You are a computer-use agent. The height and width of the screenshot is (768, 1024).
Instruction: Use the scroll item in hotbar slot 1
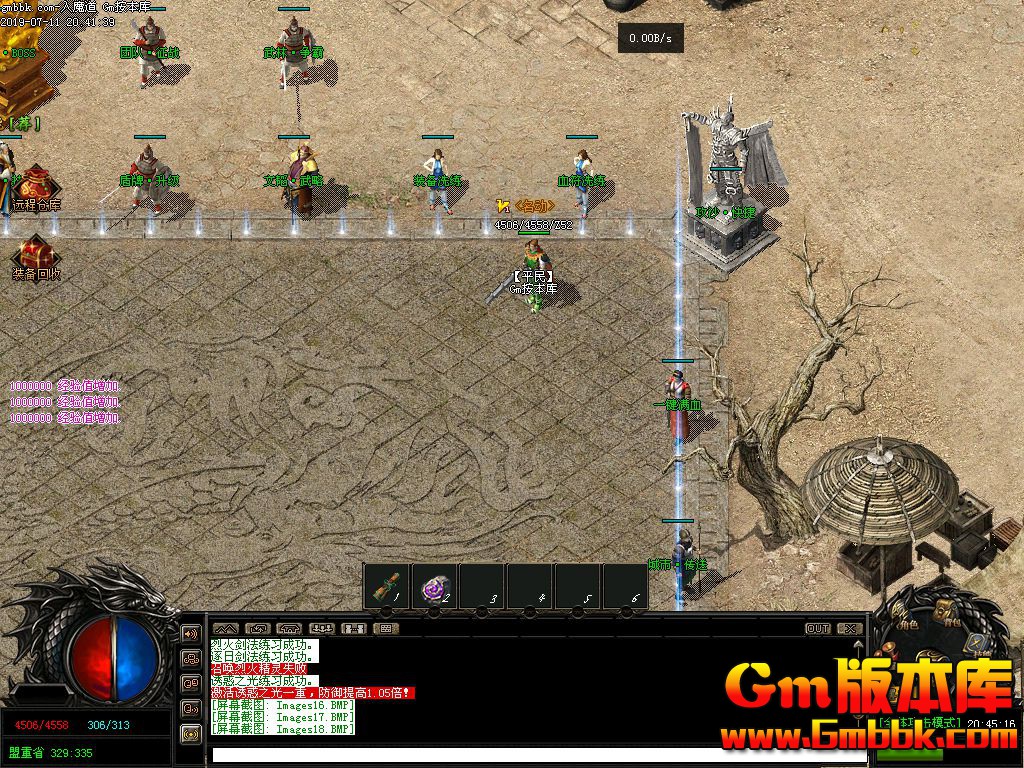385,587
